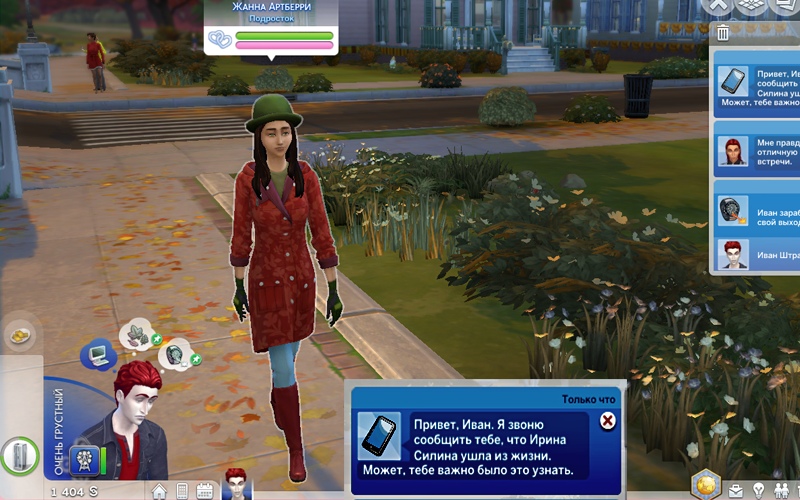Viewport: 800px width, 500px height.
Task: Open the home lot button
Action: click(x=159, y=491)
